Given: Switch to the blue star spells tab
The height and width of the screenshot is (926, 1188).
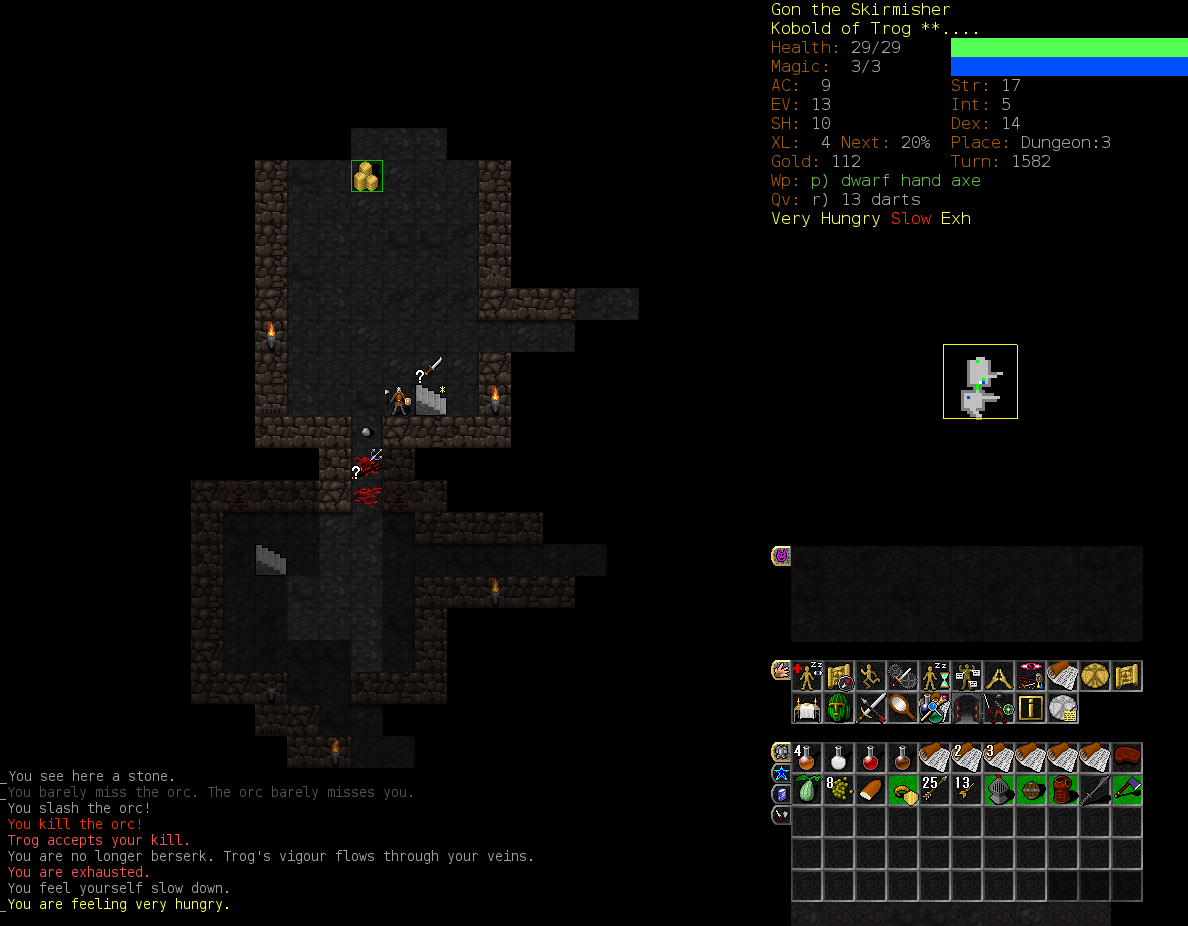Looking at the screenshot, I should point(781,772).
